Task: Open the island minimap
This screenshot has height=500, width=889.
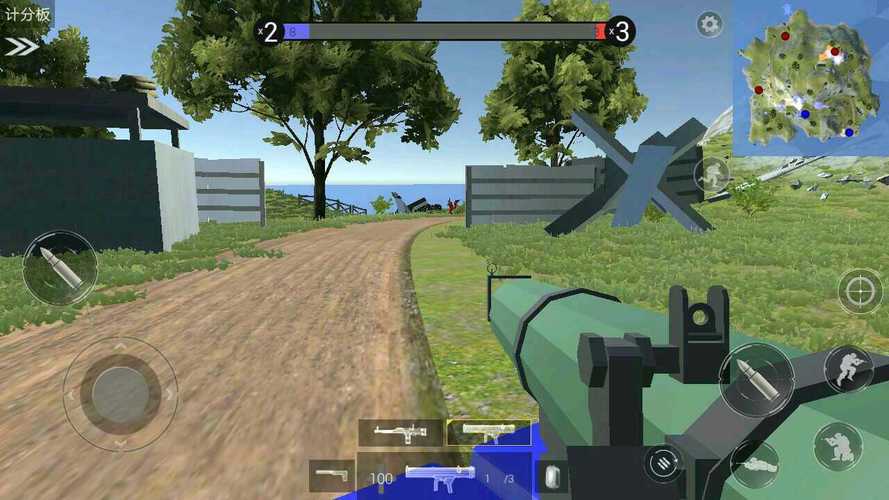Action: tap(809, 78)
